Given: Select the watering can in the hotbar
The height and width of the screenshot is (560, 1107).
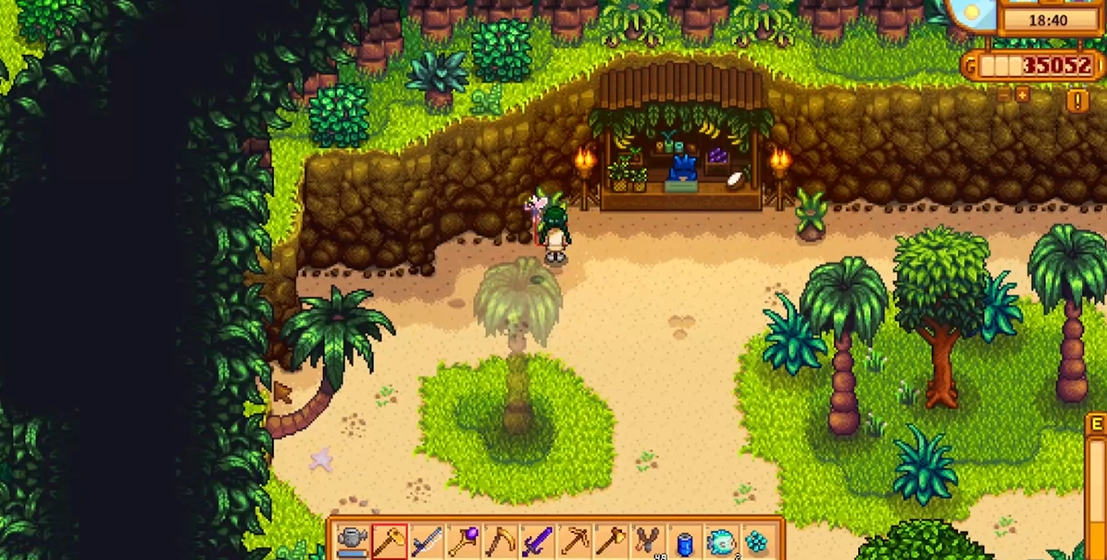Looking at the screenshot, I should point(352,542).
